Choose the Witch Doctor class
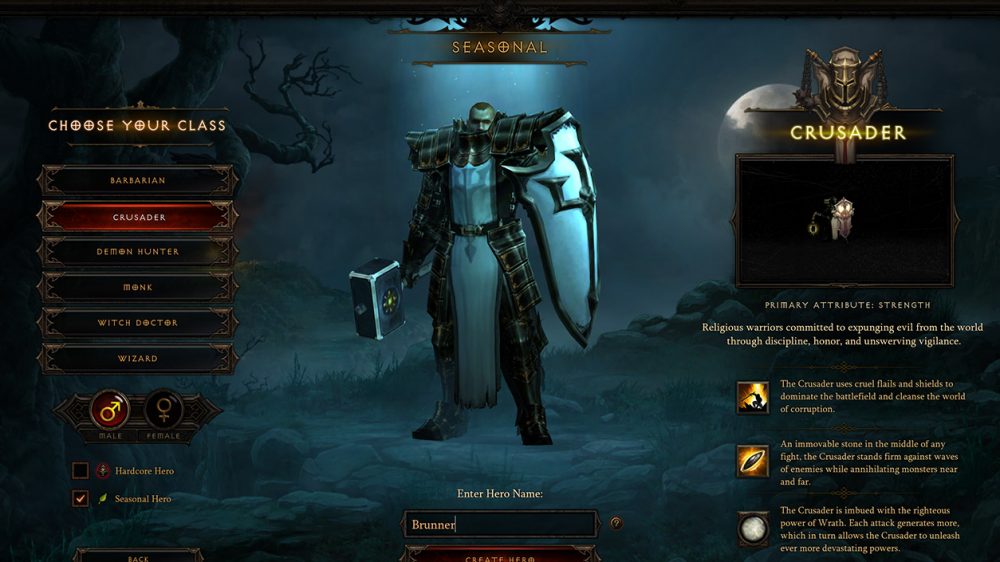This screenshot has height=562, width=1000. (137, 323)
